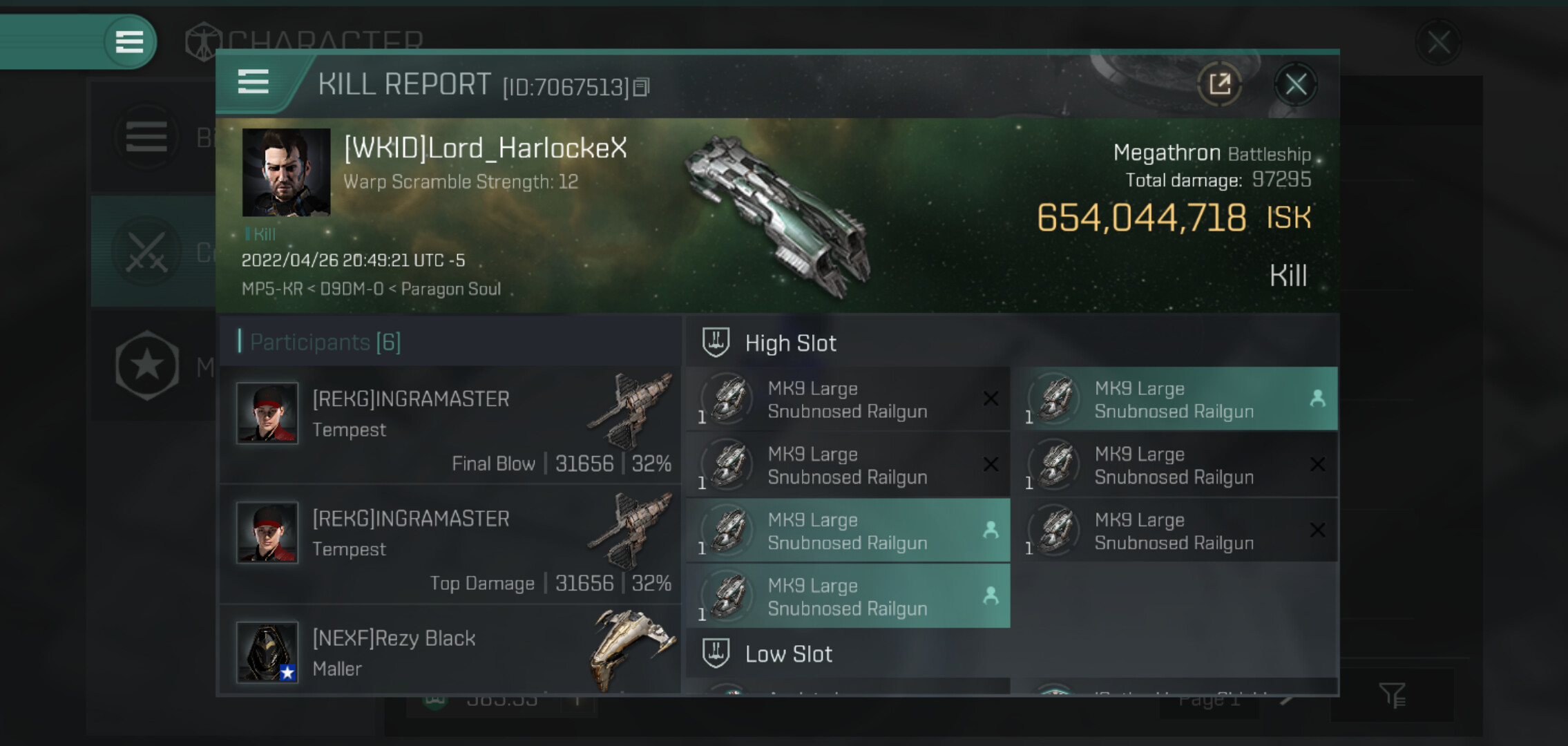Open the crossed swords combat tab
The width and height of the screenshot is (1568, 746).
point(147,252)
